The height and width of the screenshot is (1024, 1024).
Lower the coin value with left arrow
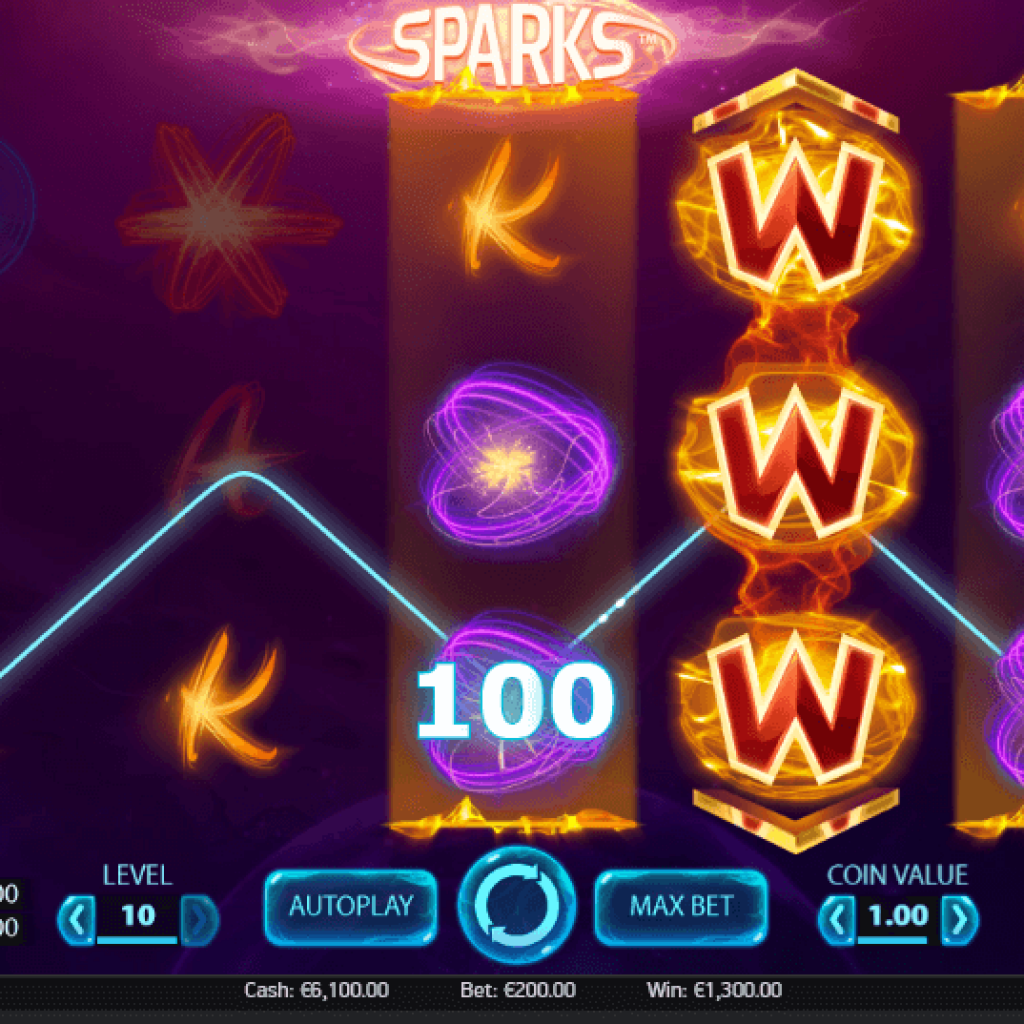pyautogui.click(x=836, y=918)
